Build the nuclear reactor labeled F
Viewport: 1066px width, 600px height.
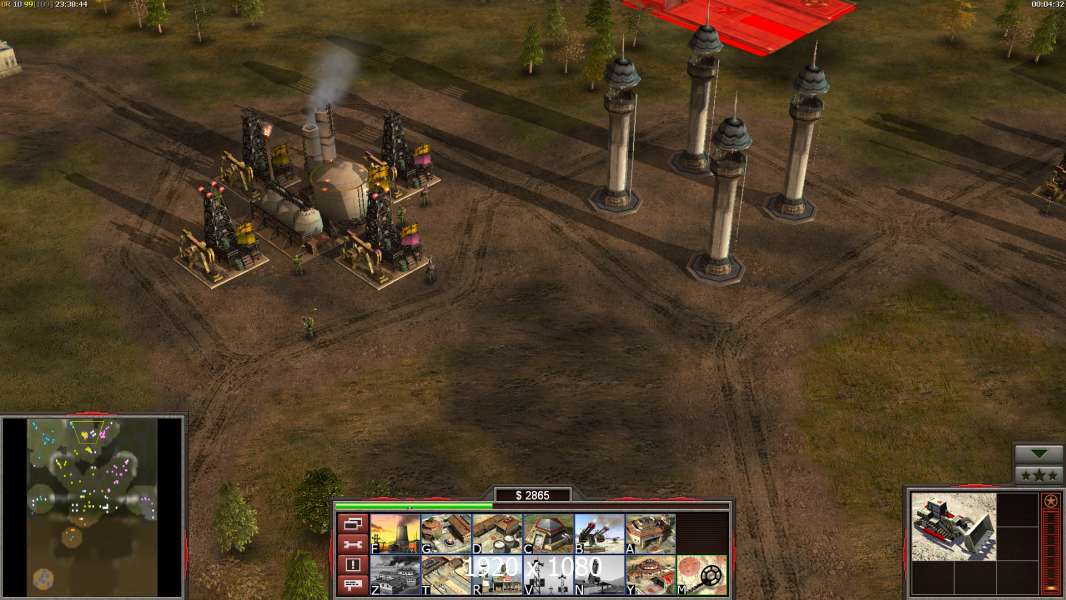[395, 534]
